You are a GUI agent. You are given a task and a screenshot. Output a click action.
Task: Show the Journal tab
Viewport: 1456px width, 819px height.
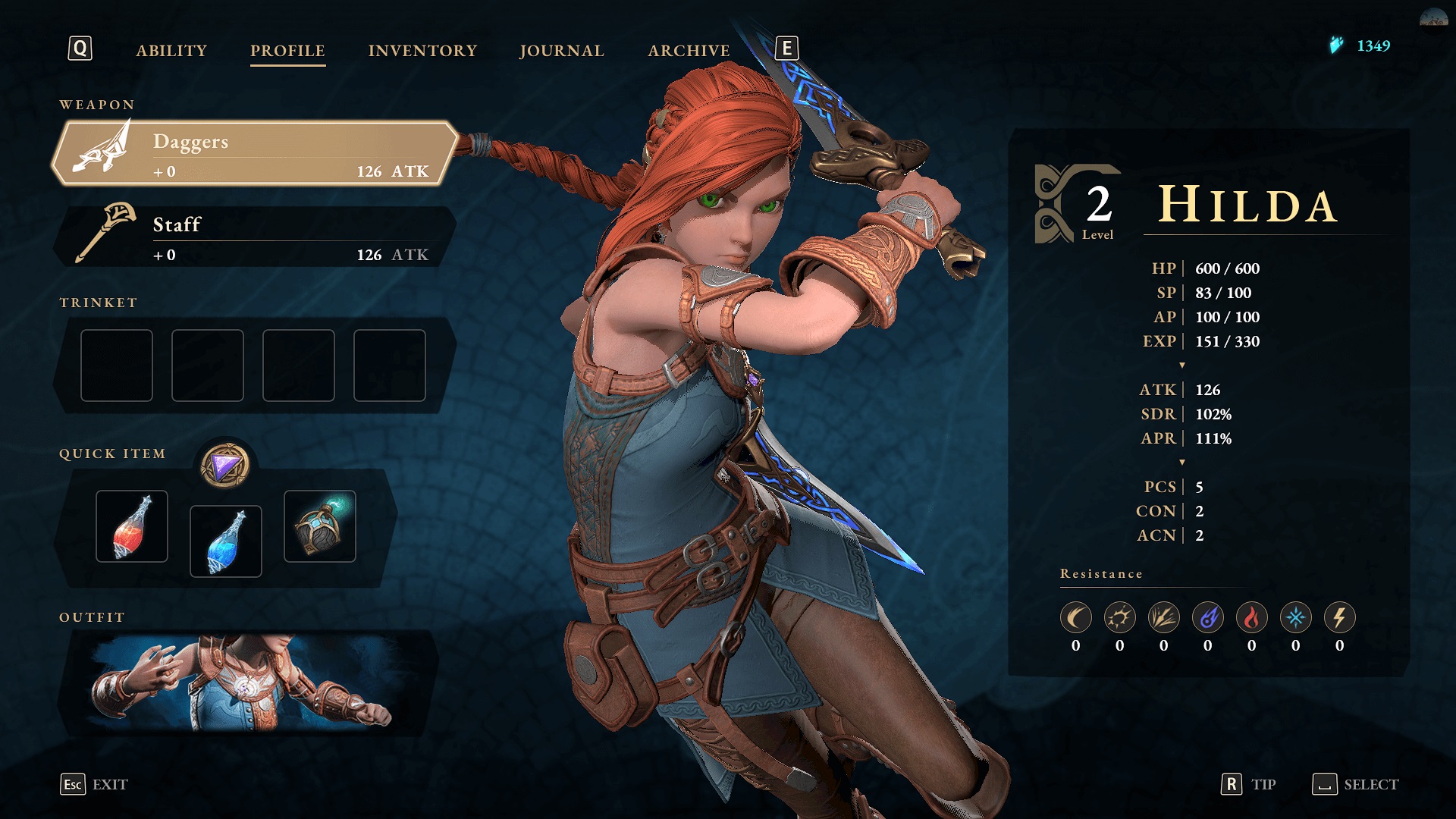561,50
